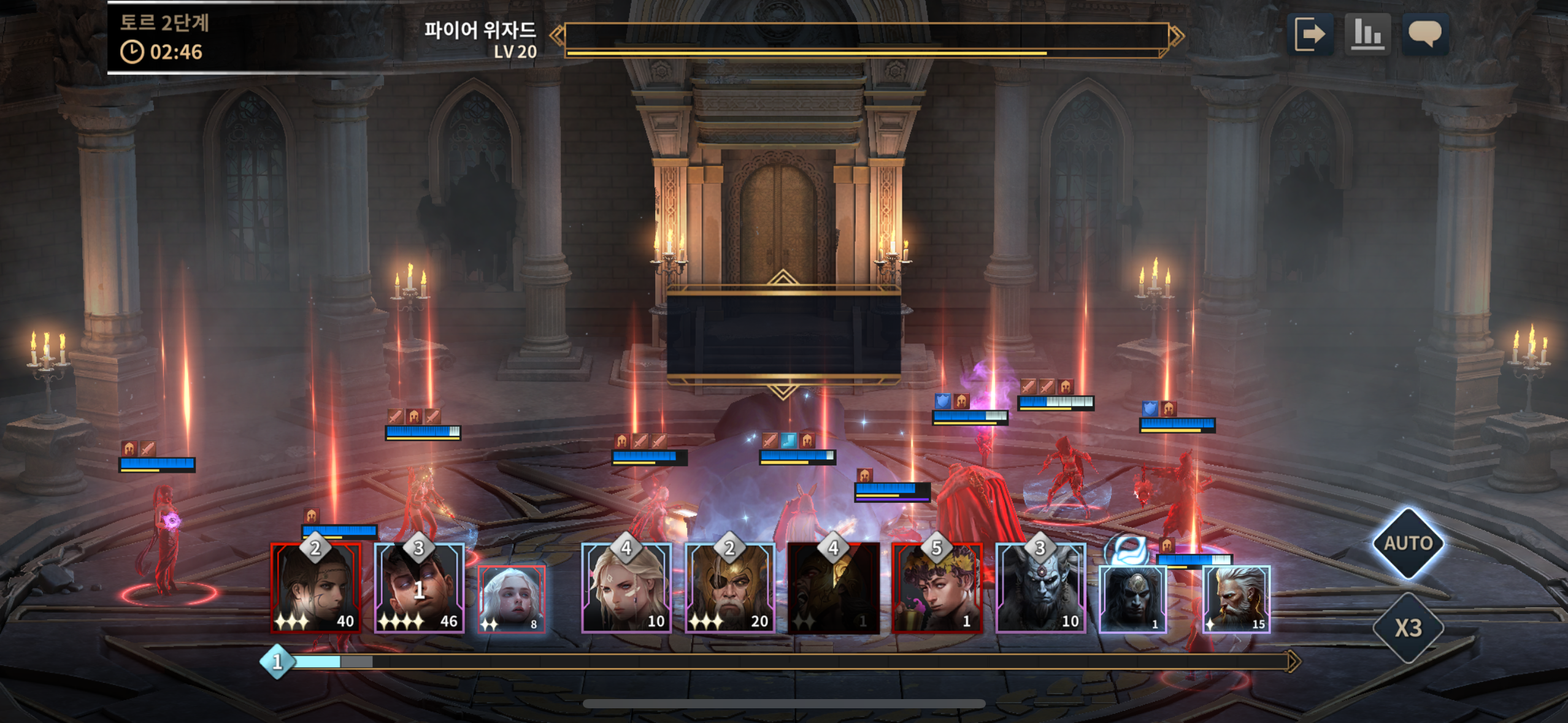This screenshot has width=1568, height=723.
Task: Choose the white-haired girl card level 8
Action: tap(512, 599)
